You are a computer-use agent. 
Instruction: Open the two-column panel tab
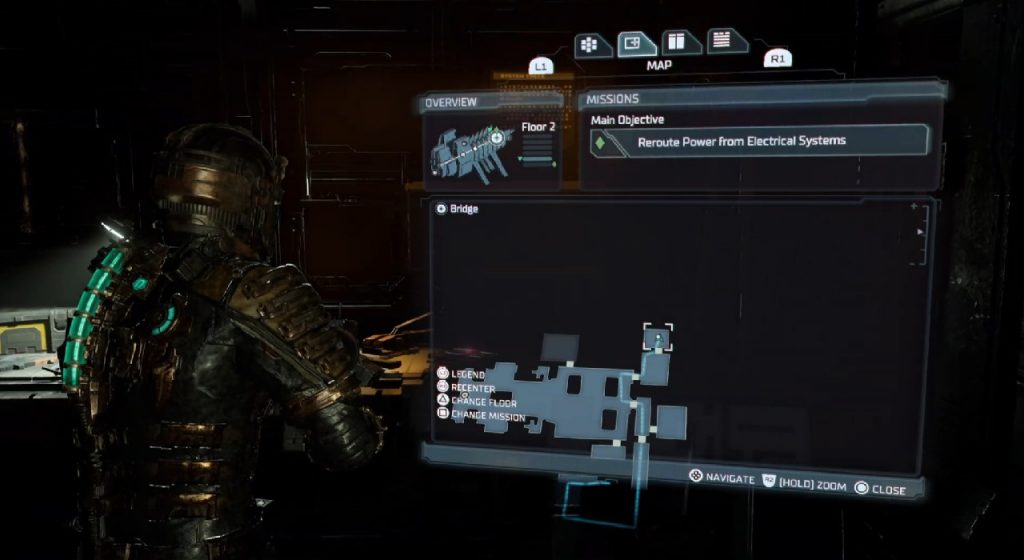678,42
